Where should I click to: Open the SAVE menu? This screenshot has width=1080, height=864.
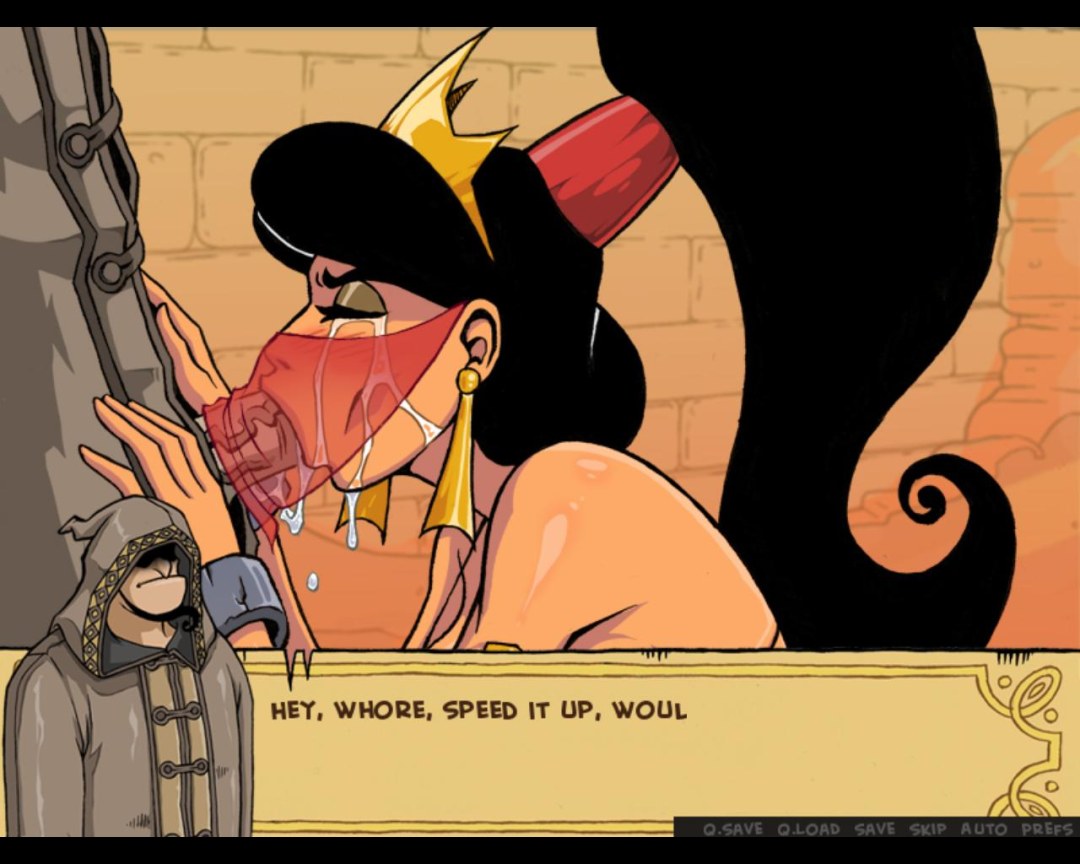[x=875, y=829]
